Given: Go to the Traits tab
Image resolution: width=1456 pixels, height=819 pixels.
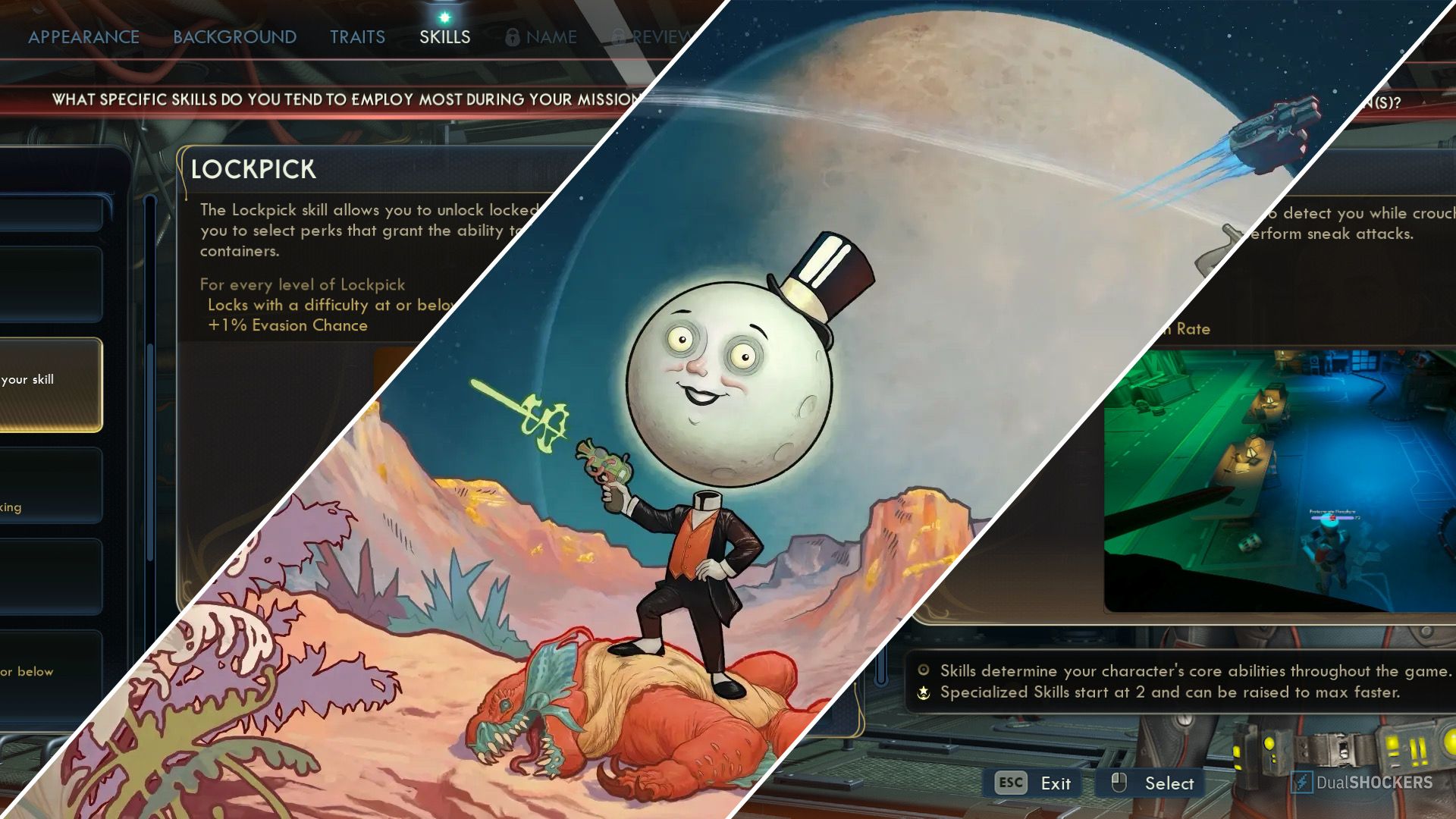Looking at the screenshot, I should pyautogui.click(x=357, y=36).
